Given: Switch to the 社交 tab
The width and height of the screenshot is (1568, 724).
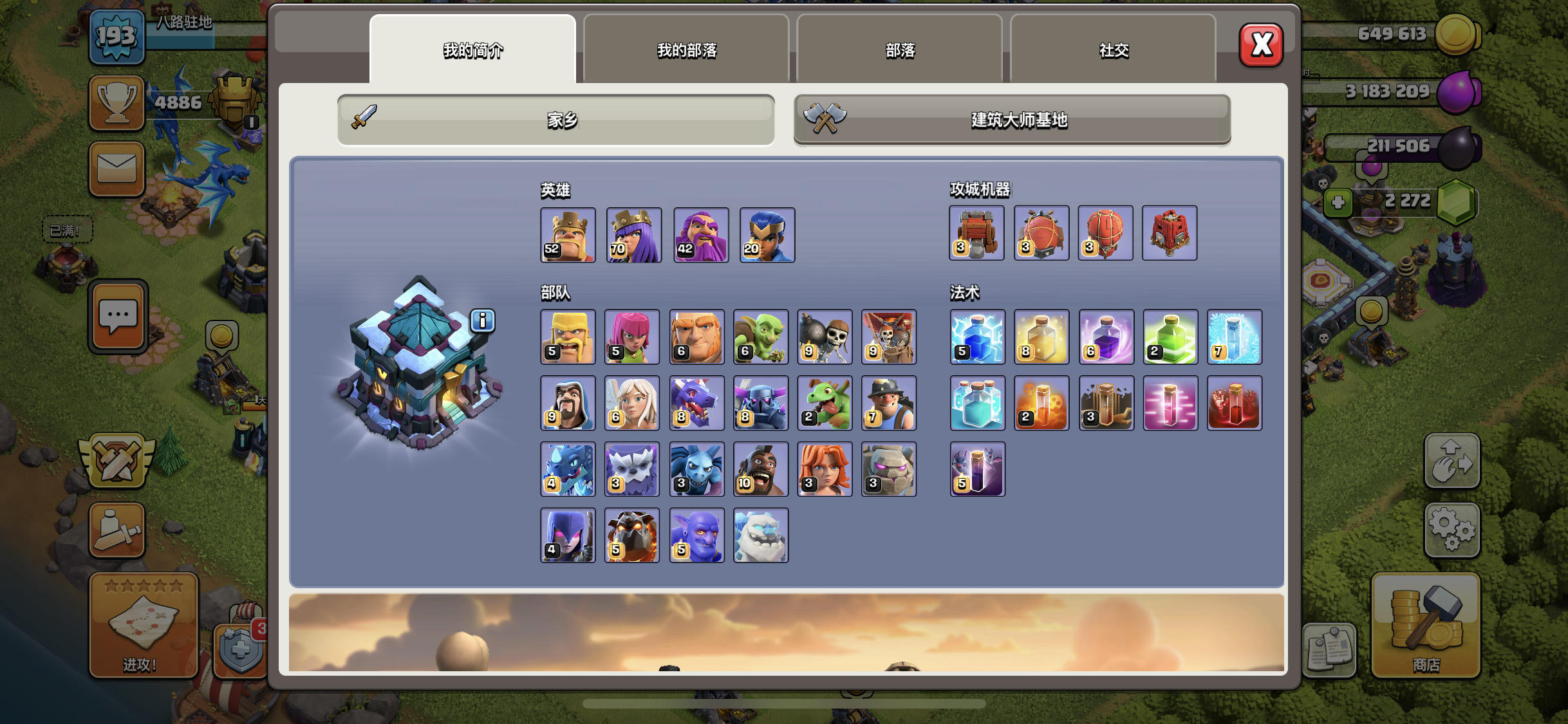Looking at the screenshot, I should pos(1114,50).
